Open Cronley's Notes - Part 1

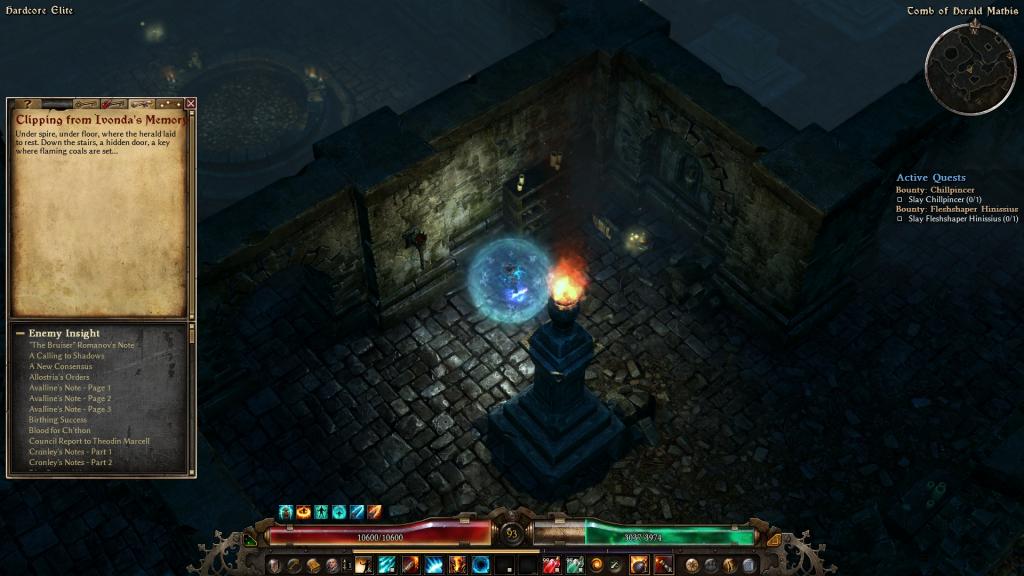pos(70,452)
